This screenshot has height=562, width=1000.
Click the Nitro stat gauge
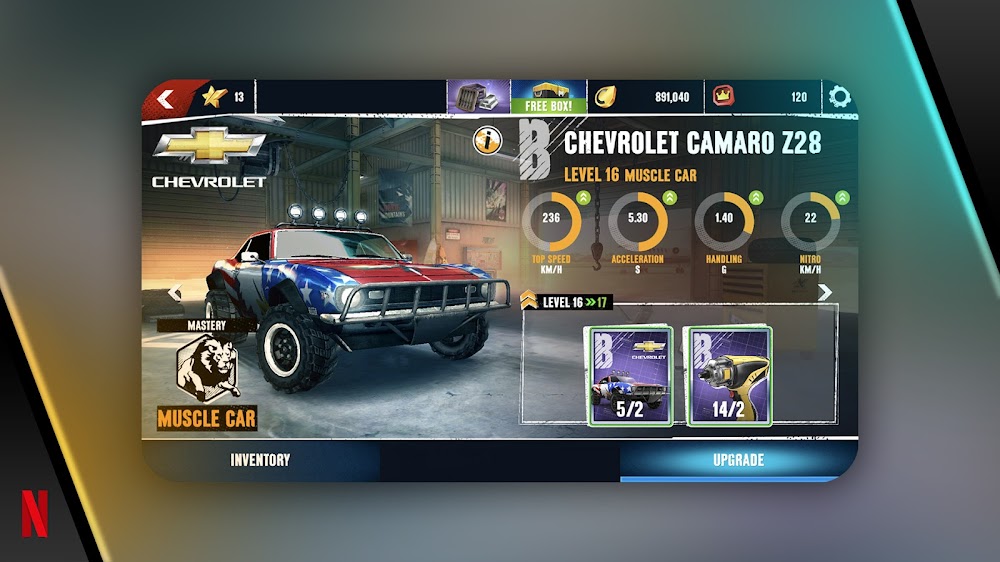click(x=810, y=222)
